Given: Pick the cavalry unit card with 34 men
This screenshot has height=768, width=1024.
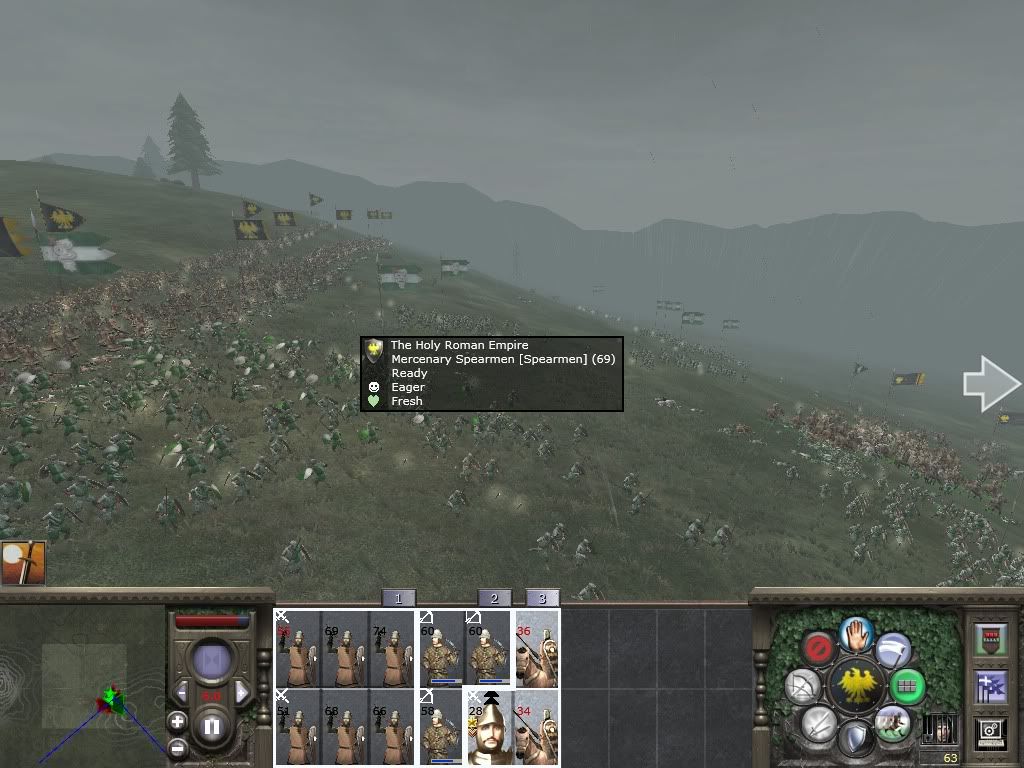Looking at the screenshot, I should coord(536,726).
